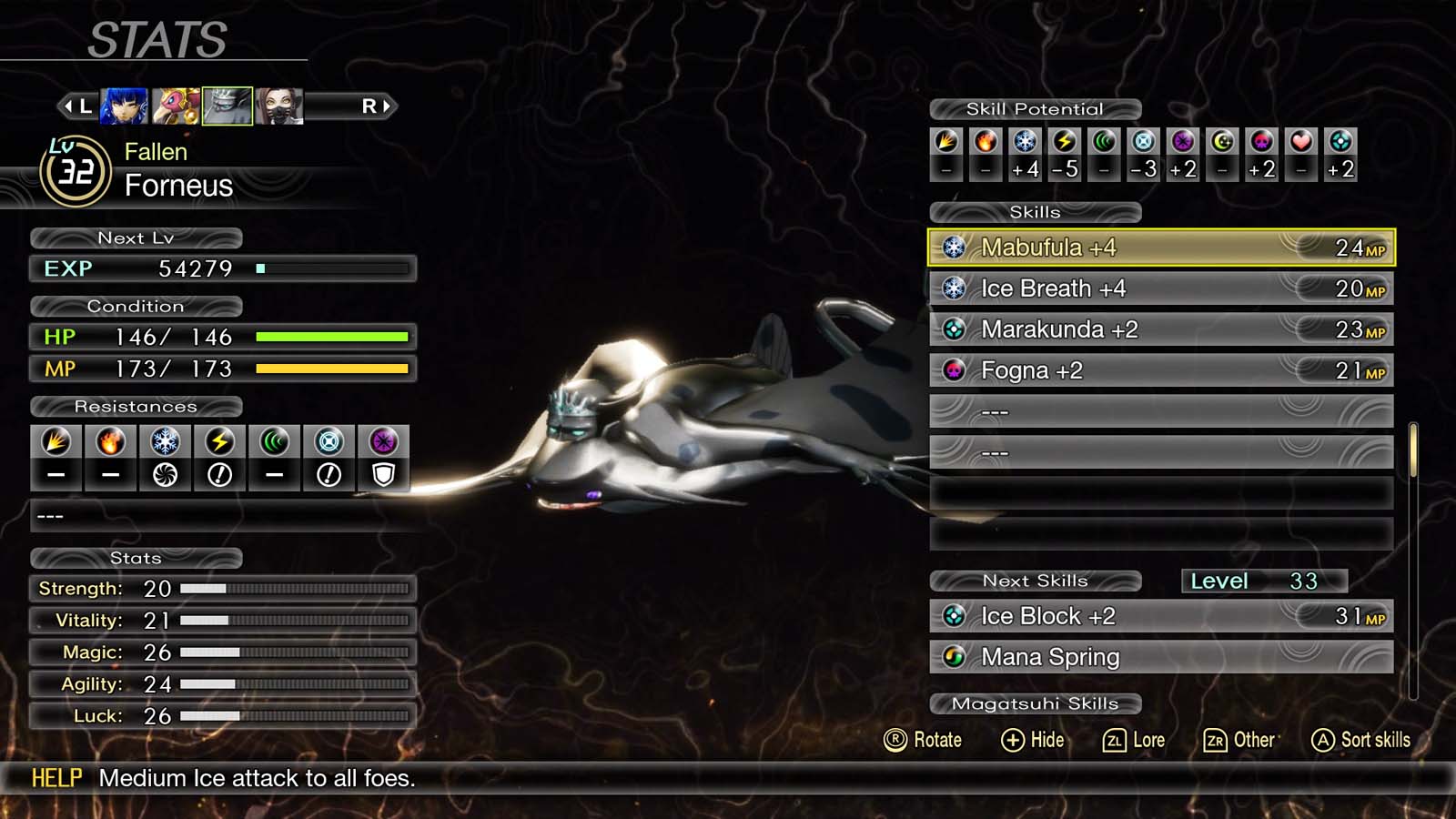Select the Marakunda +2 skill
Viewport: 1456px width, 819px height.
1160,329
